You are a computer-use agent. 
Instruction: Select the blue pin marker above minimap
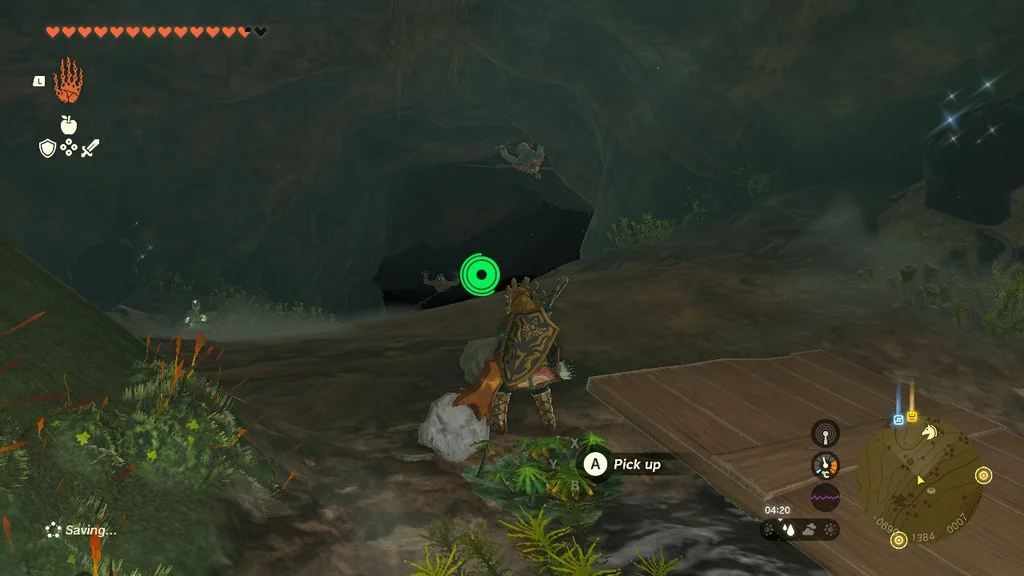(x=898, y=419)
